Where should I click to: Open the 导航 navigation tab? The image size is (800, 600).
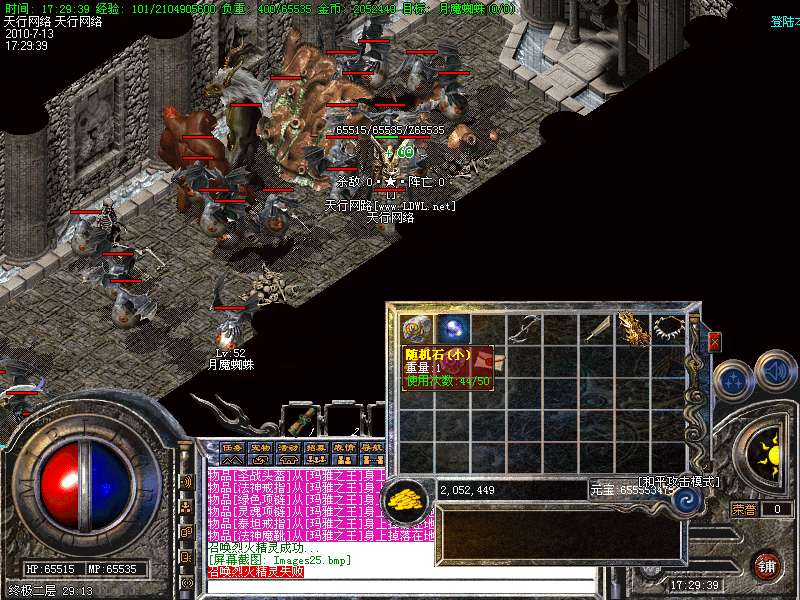click(x=372, y=447)
